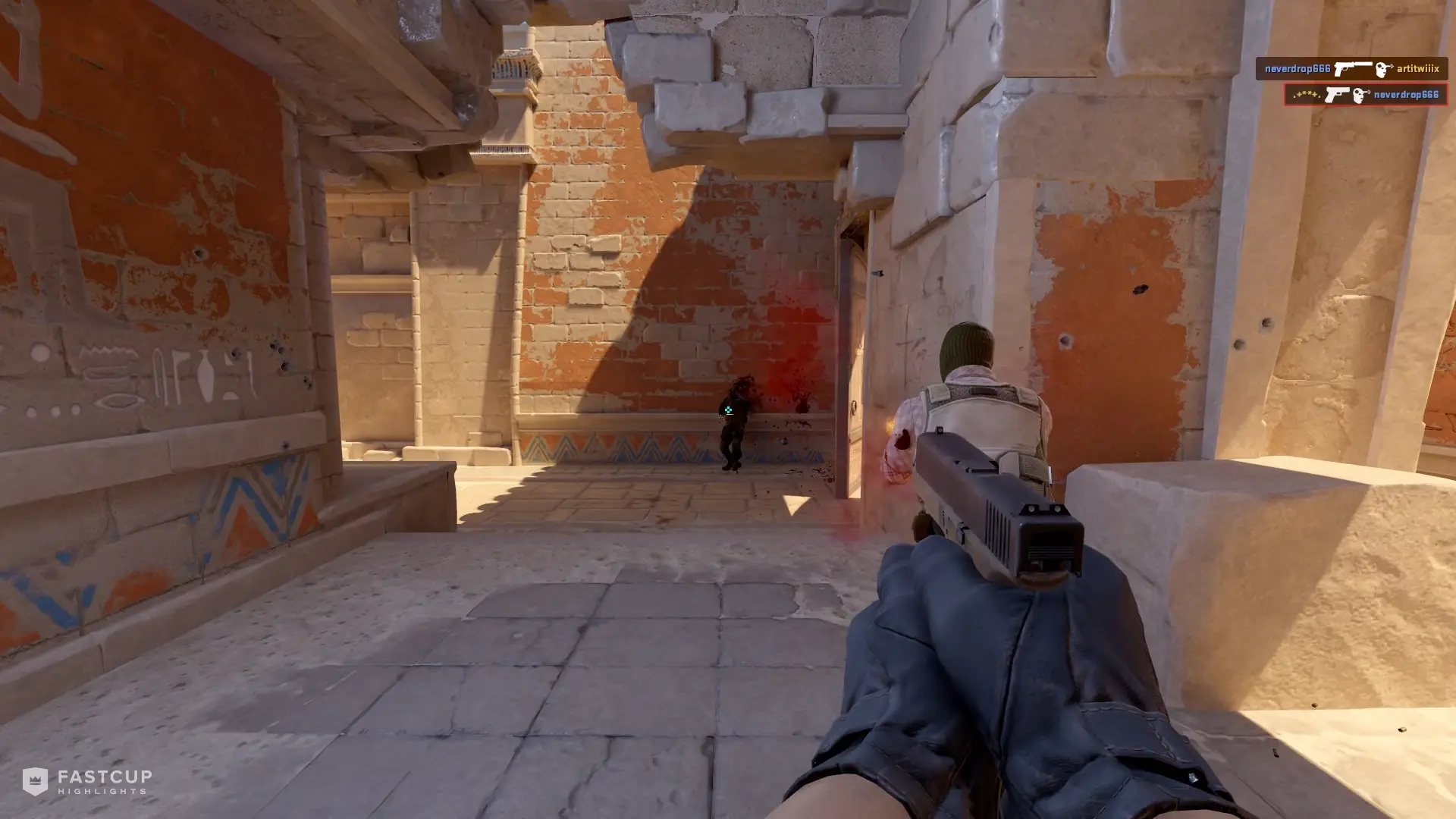Click neverdrop666 in the highlighted kill row
This screenshot has width=1456, height=819.
pyautogui.click(x=1407, y=95)
